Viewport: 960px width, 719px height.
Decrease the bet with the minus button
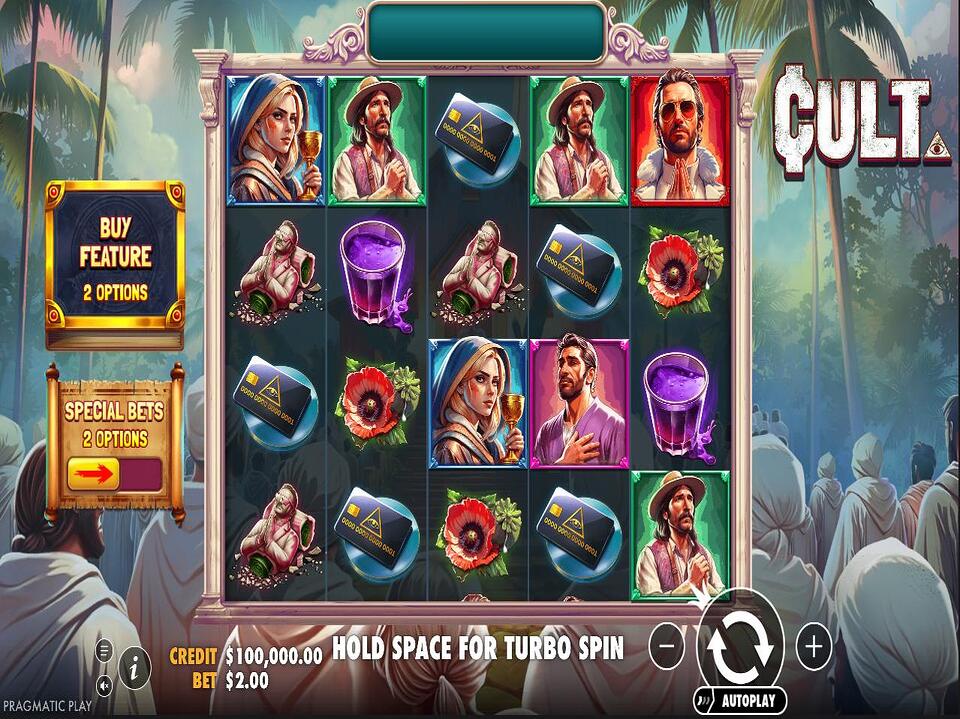point(667,648)
